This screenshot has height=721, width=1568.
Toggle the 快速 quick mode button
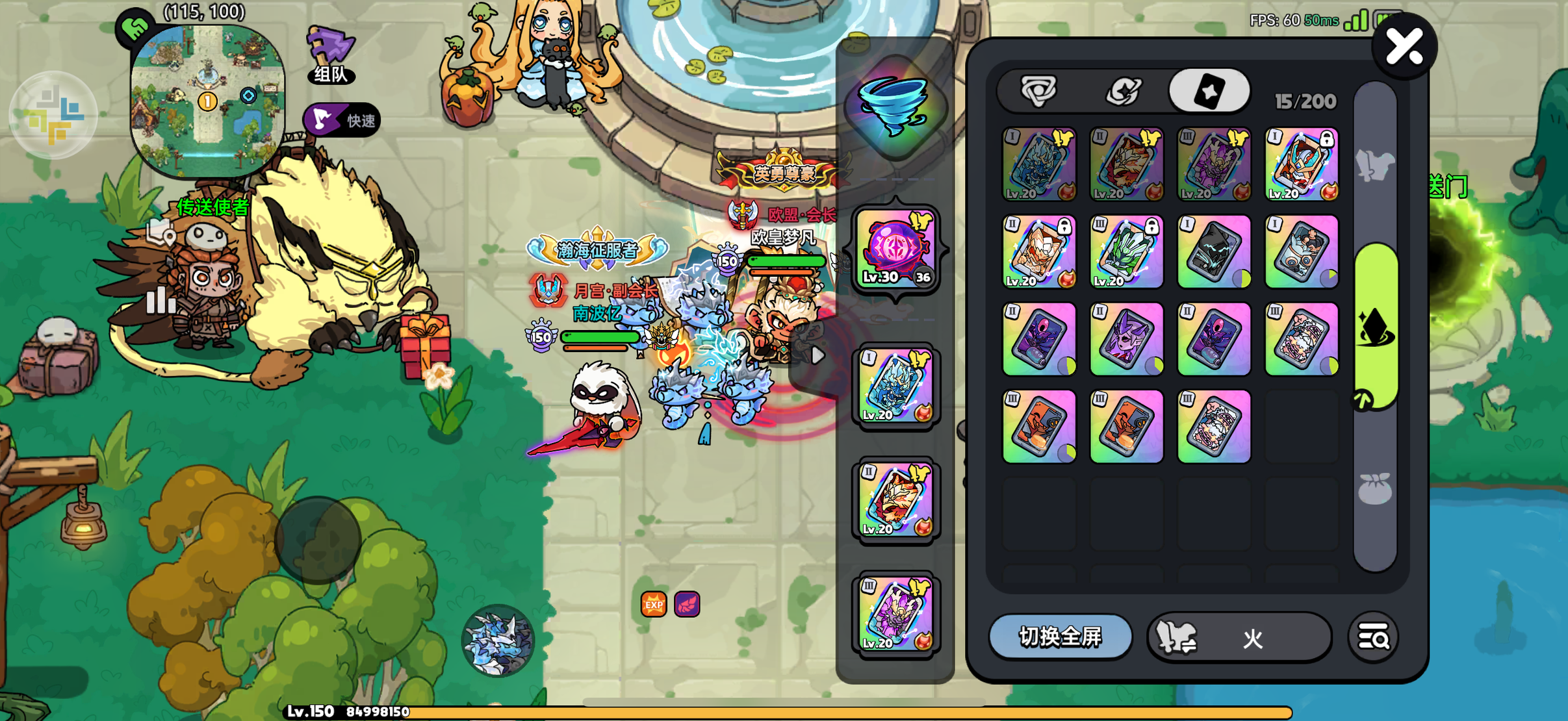[342, 120]
